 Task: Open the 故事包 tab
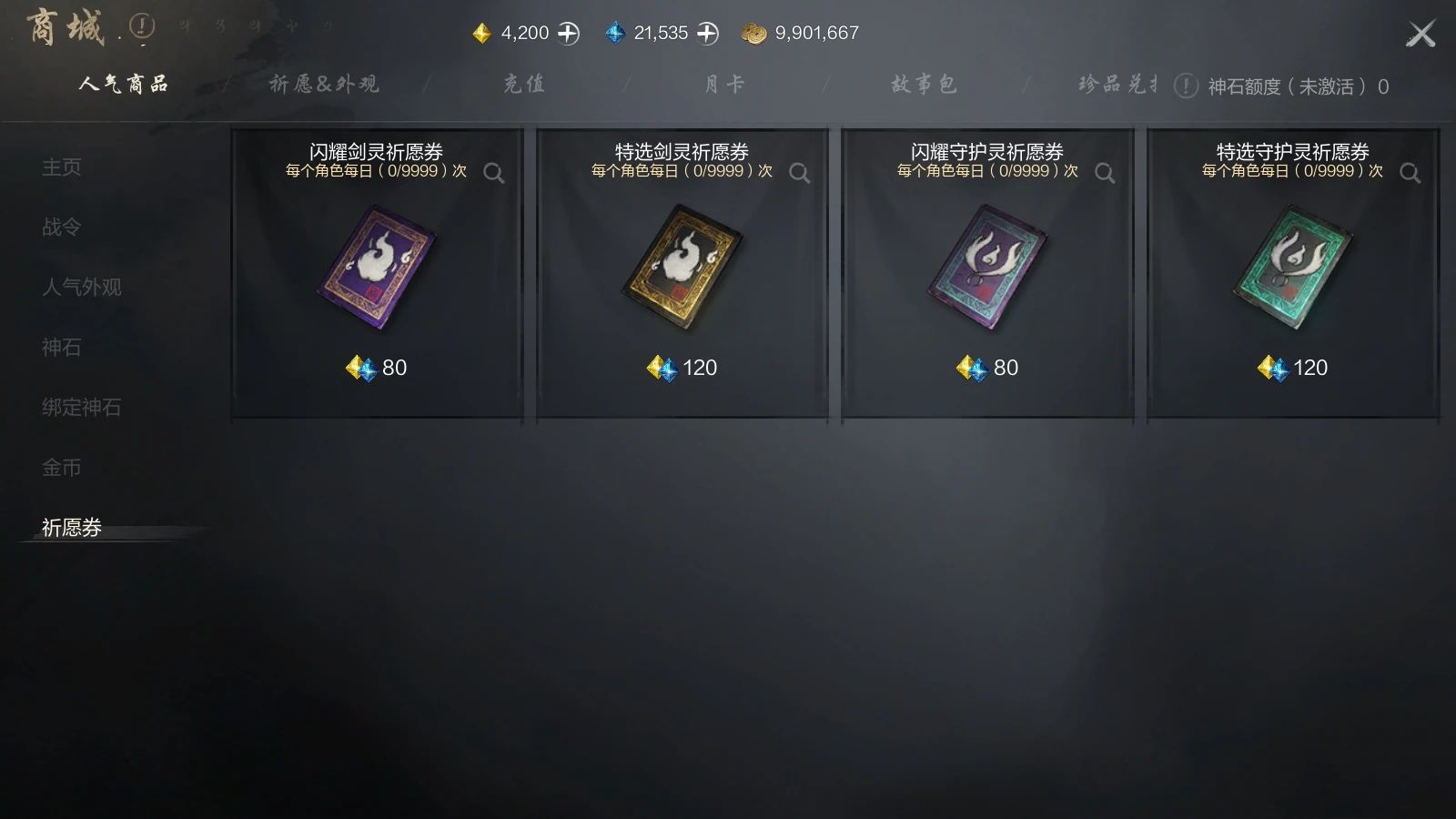coord(925,84)
